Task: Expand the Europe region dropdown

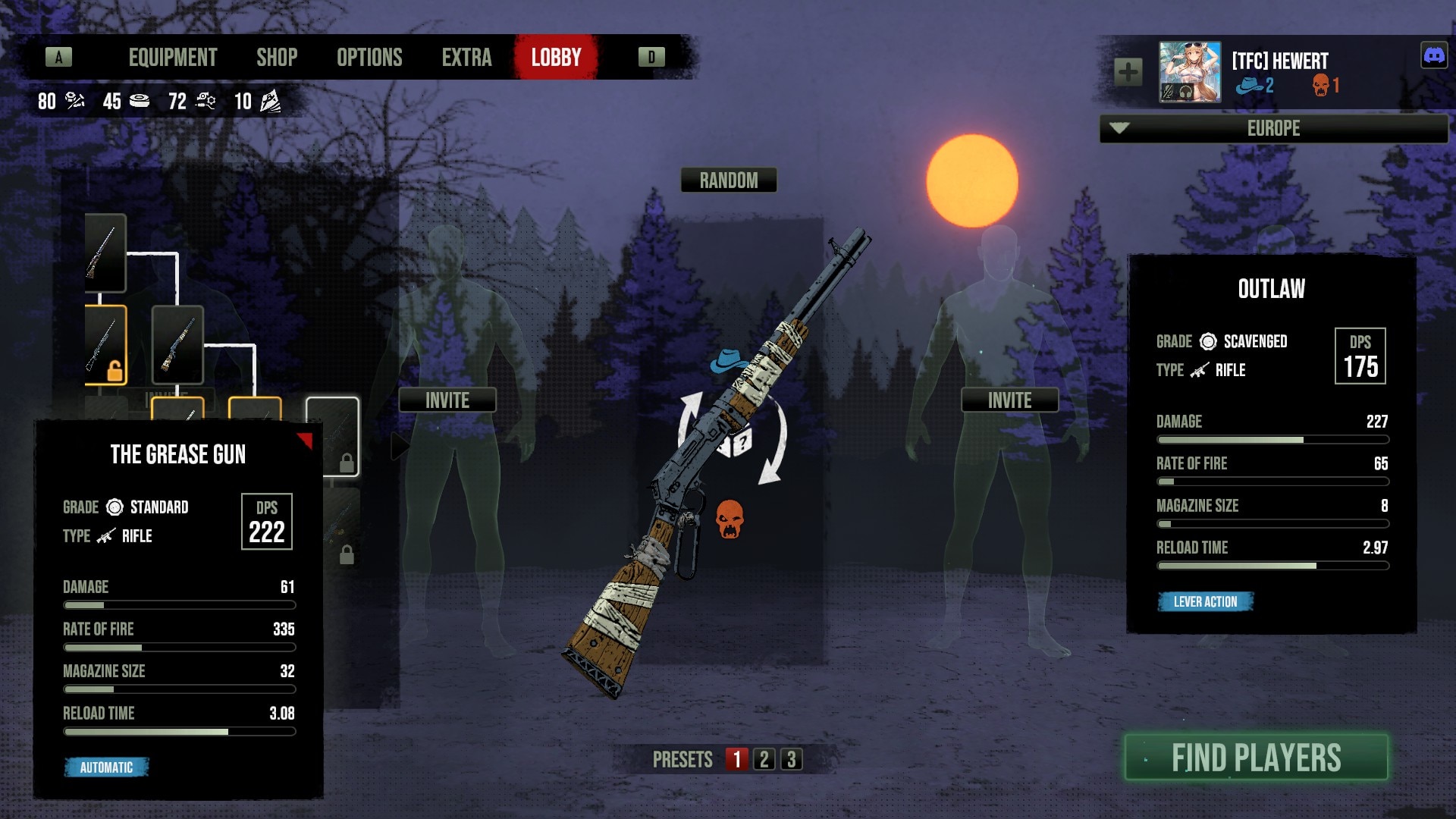Action: 1273,128
